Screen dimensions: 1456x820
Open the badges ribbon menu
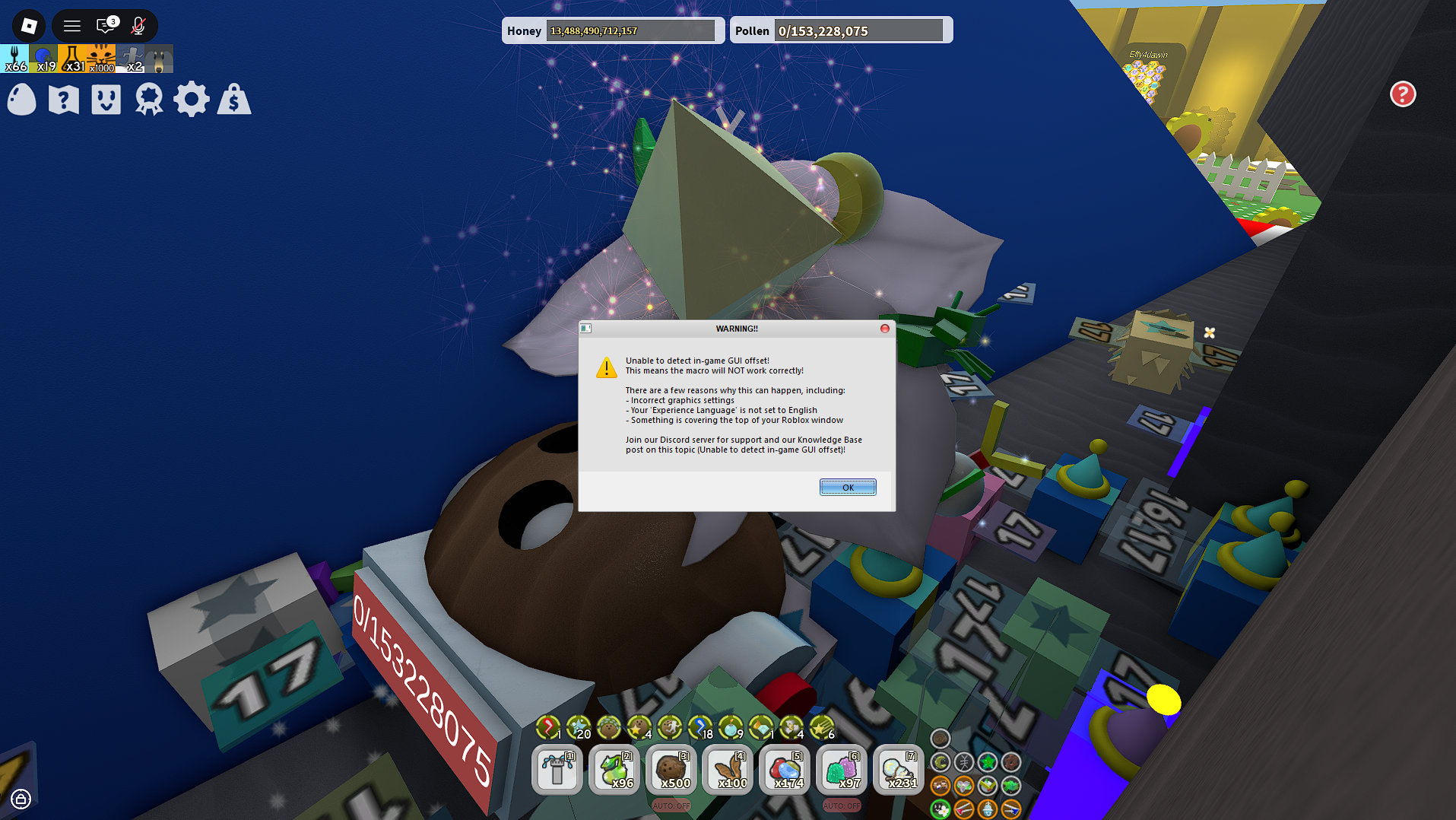(148, 99)
